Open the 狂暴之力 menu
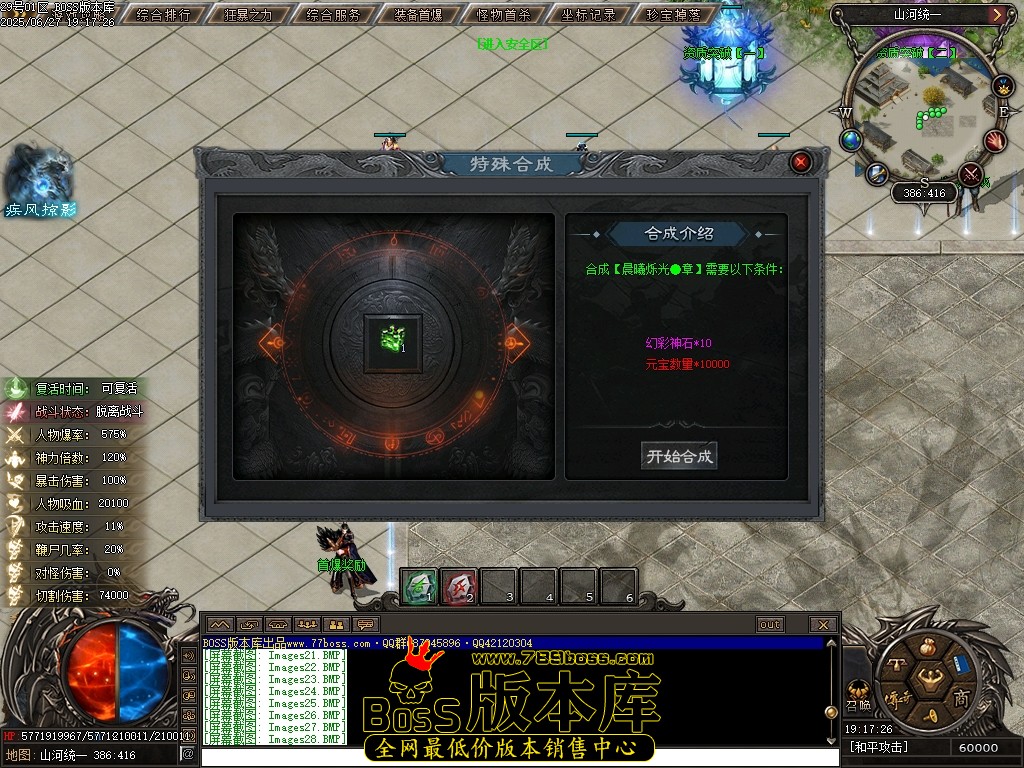 (252, 15)
